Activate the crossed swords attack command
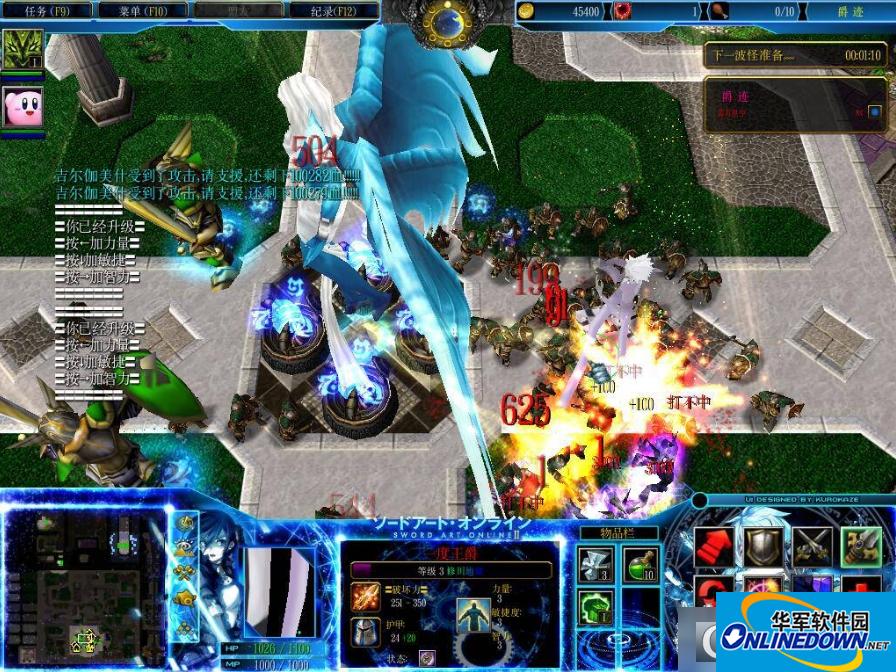 click(x=812, y=547)
